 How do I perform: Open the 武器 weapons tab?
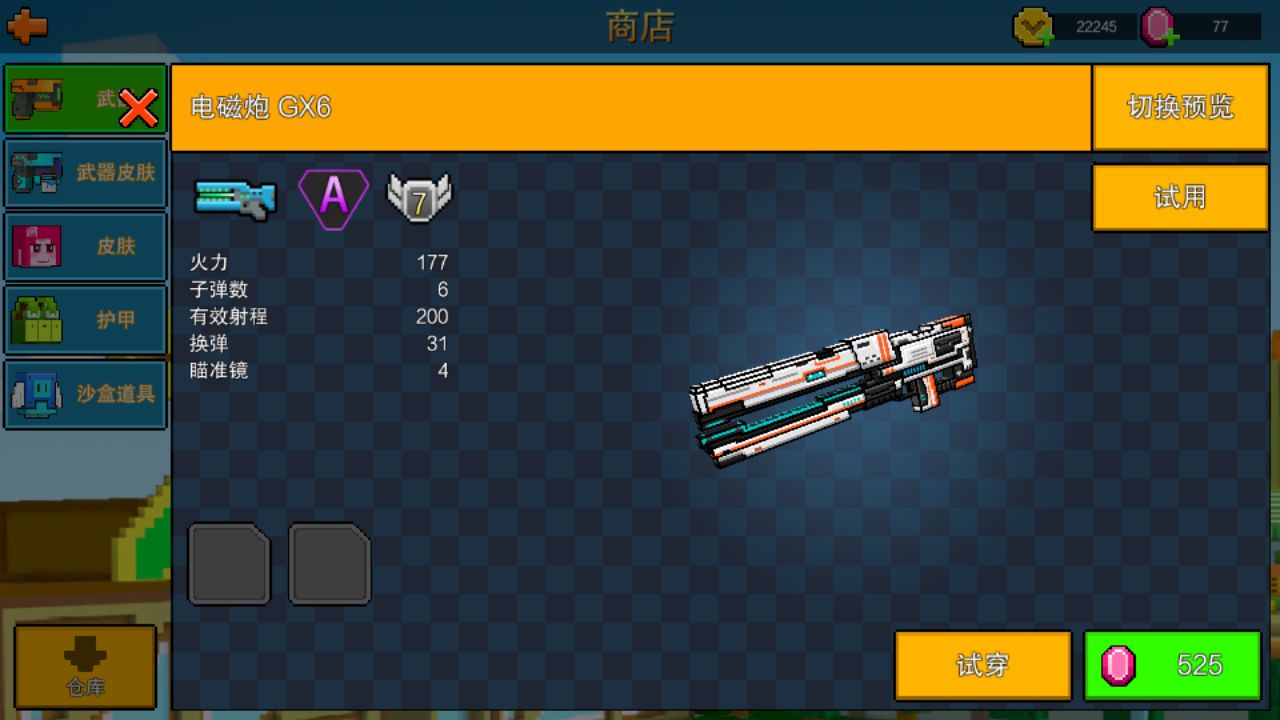pos(85,98)
